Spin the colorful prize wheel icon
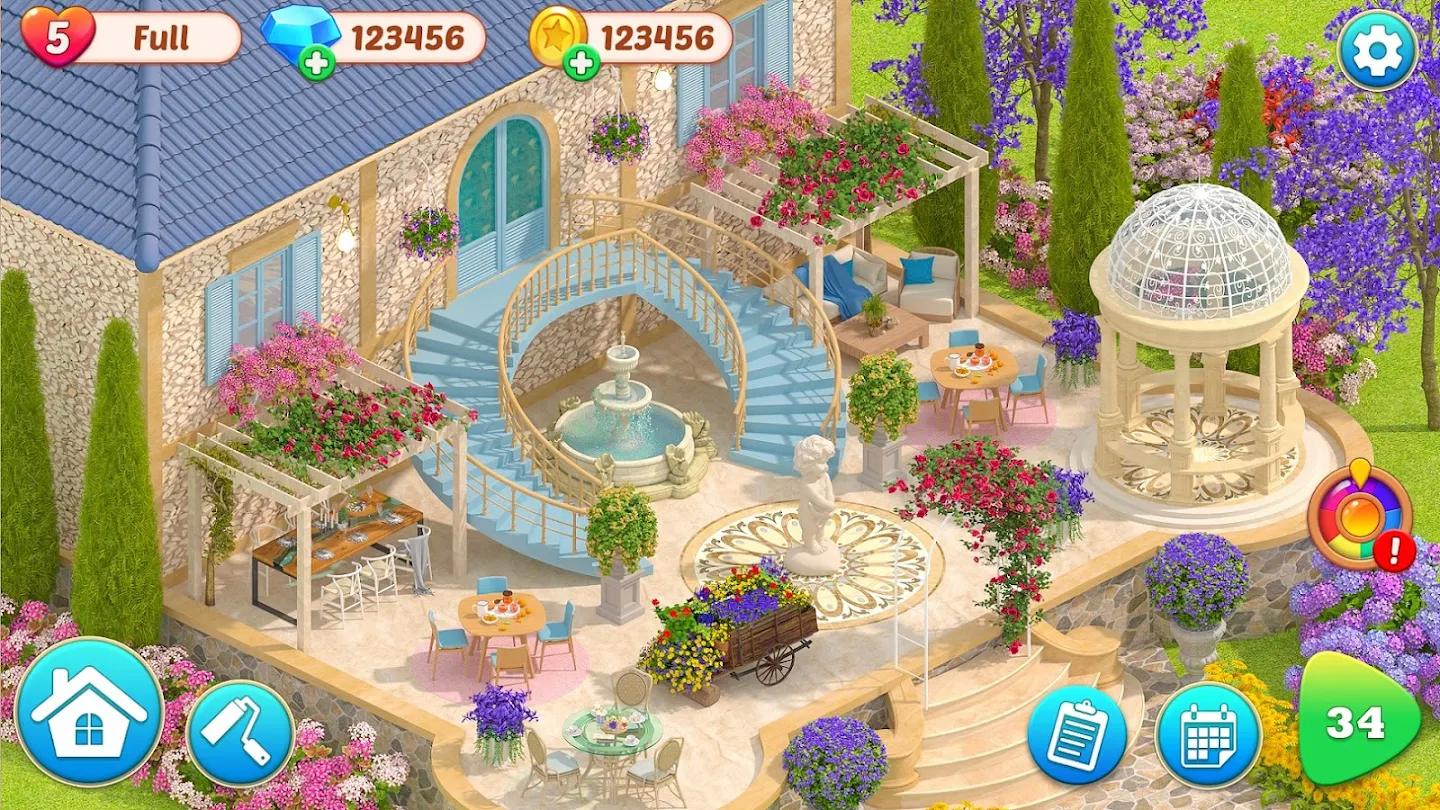Image resolution: width=1440 pixels, height=810 pixels. click(x=1359, y=516)
